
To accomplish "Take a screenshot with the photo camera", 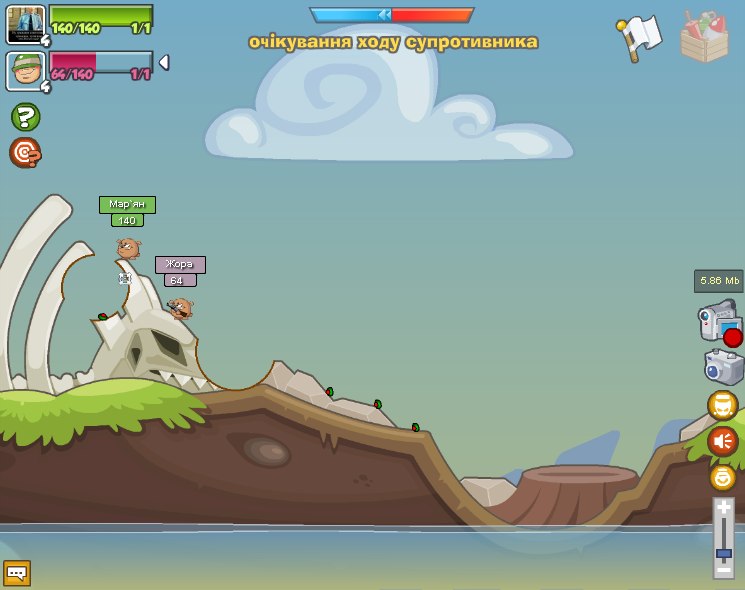I will tap(723, 366).
